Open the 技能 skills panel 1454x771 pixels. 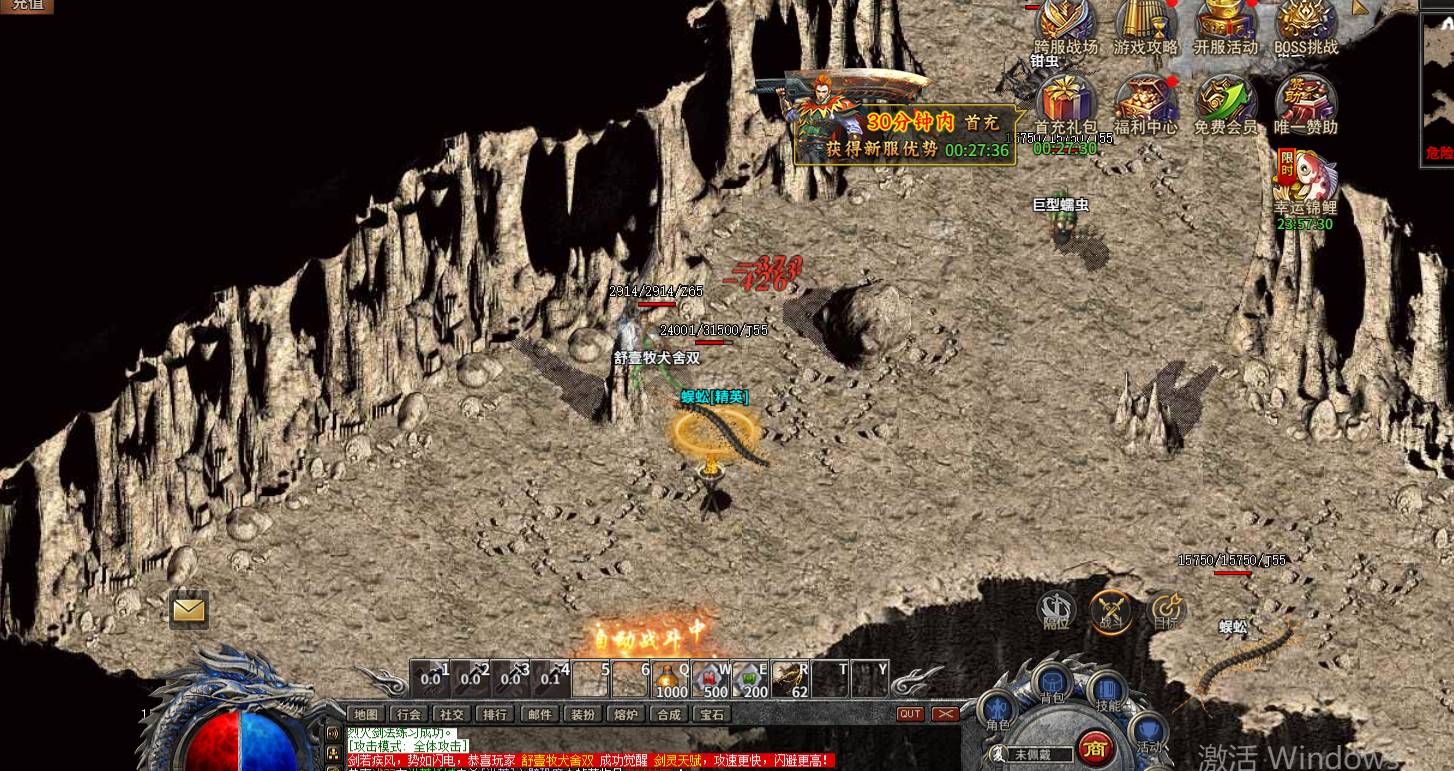click(1108, 692)
